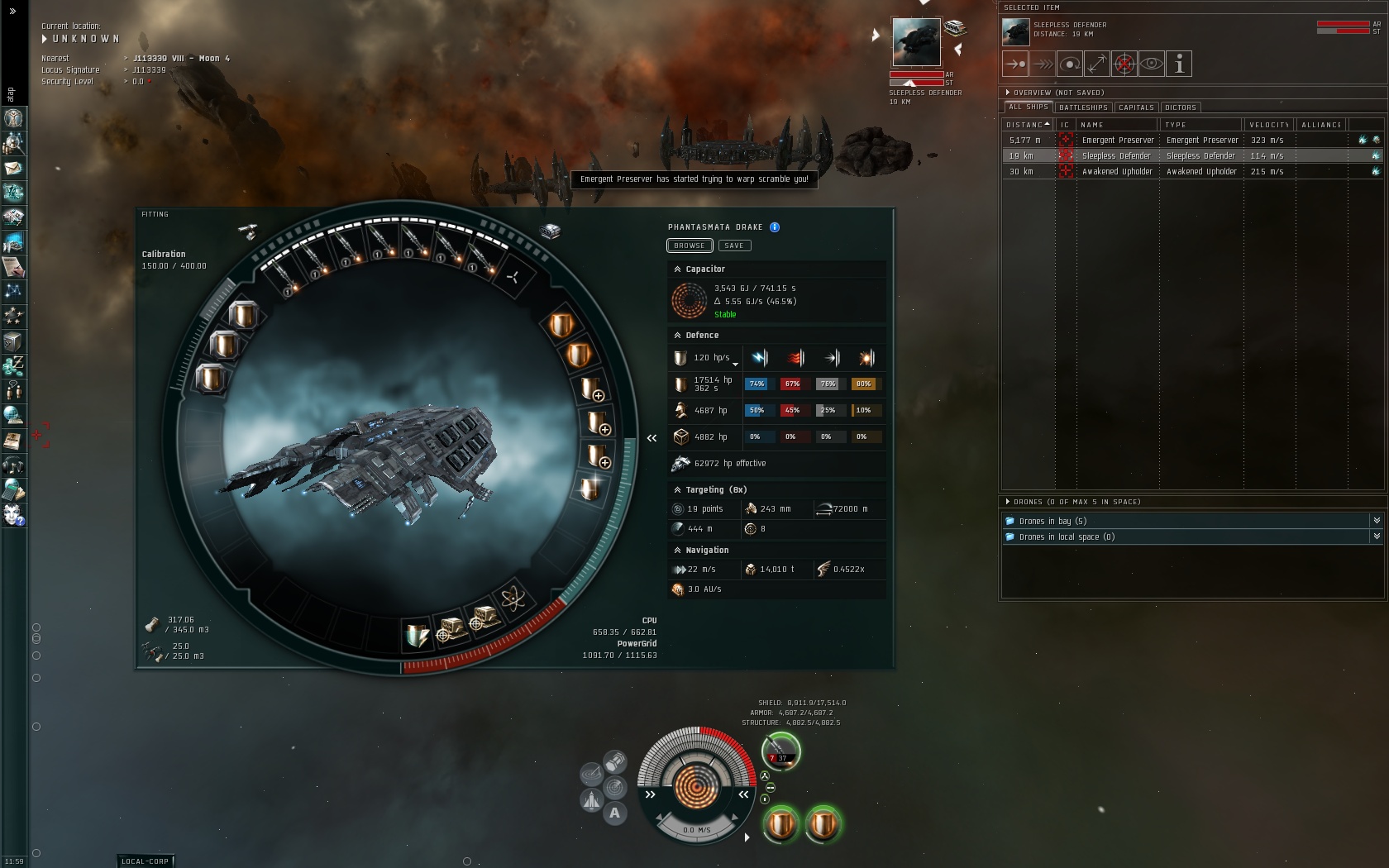This screenshot has width=1389, height=868.
Task: Open the Local-Corp chat tab
Action: [145, 861]
